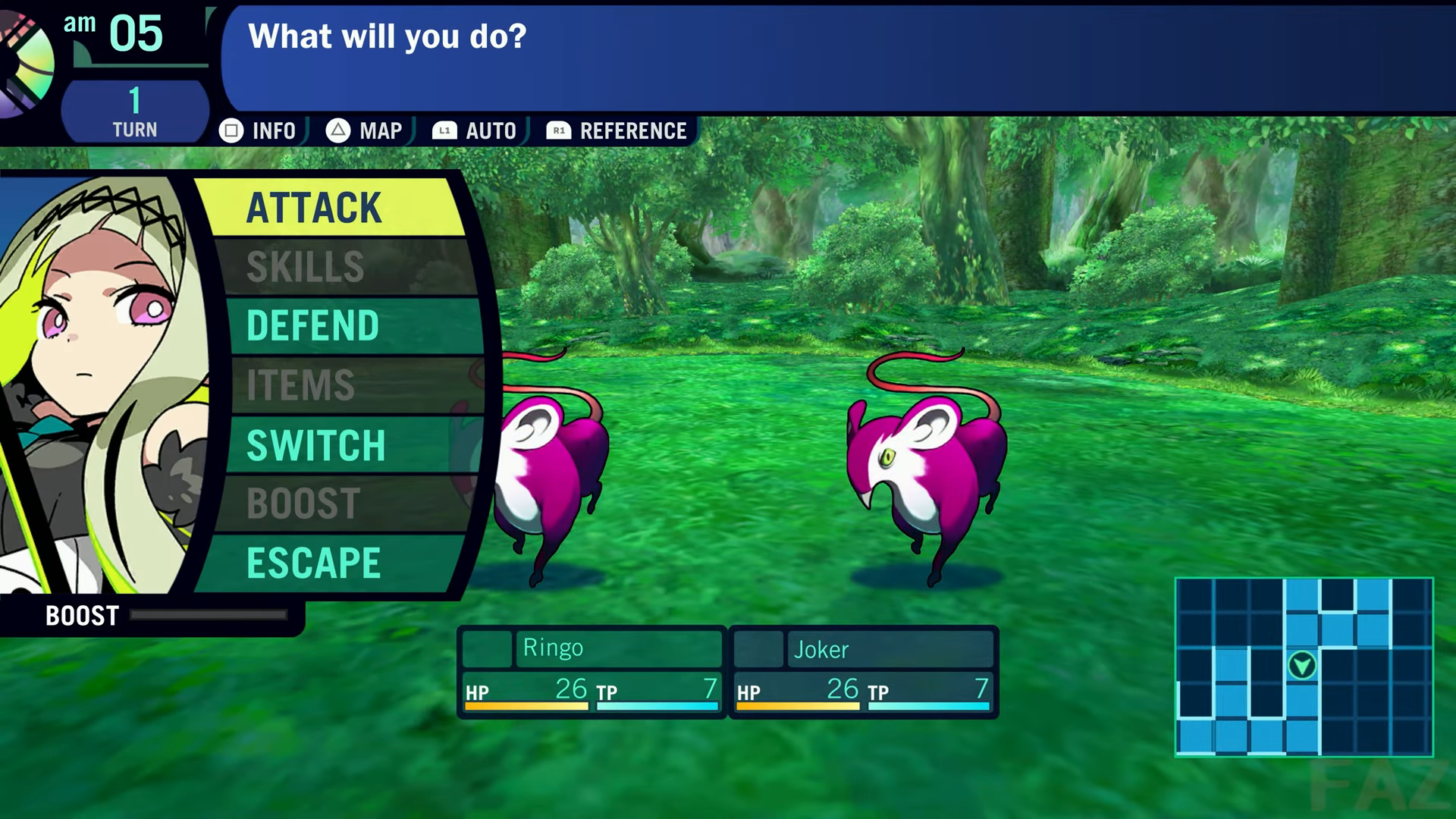Click Ringo's portrait in the status box
Image resolution: width=1456 pixels, height=819 pixels.
(488, 648)
